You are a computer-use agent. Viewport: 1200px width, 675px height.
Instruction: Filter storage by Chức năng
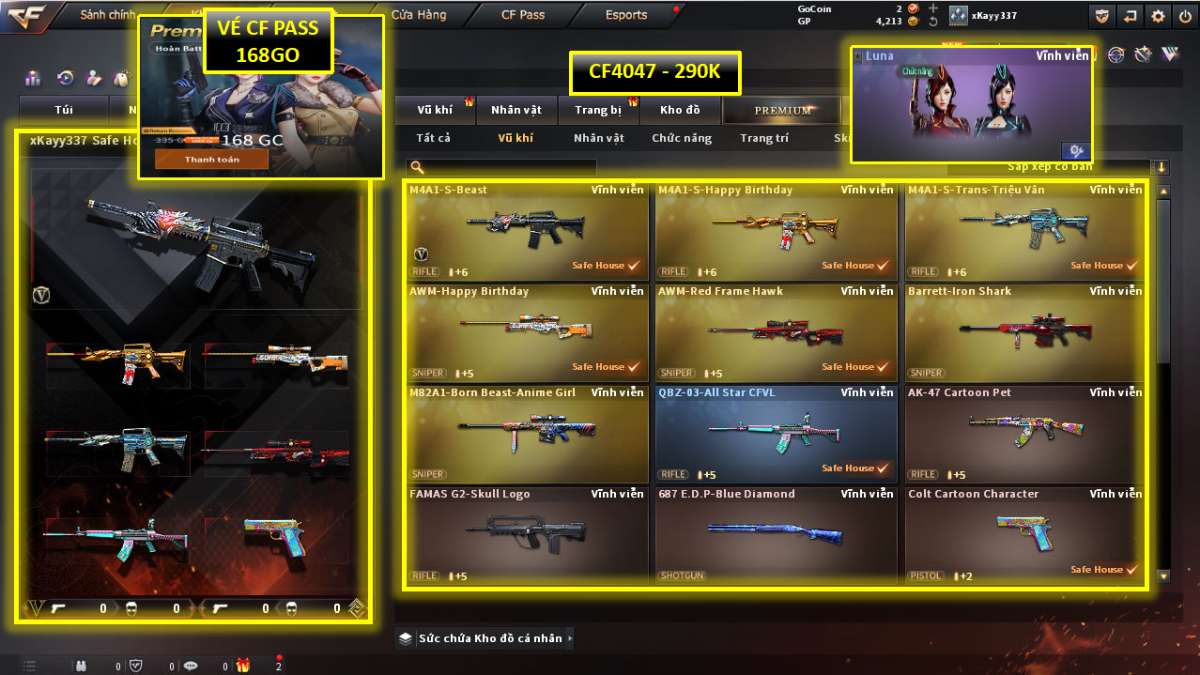(682, 138)
